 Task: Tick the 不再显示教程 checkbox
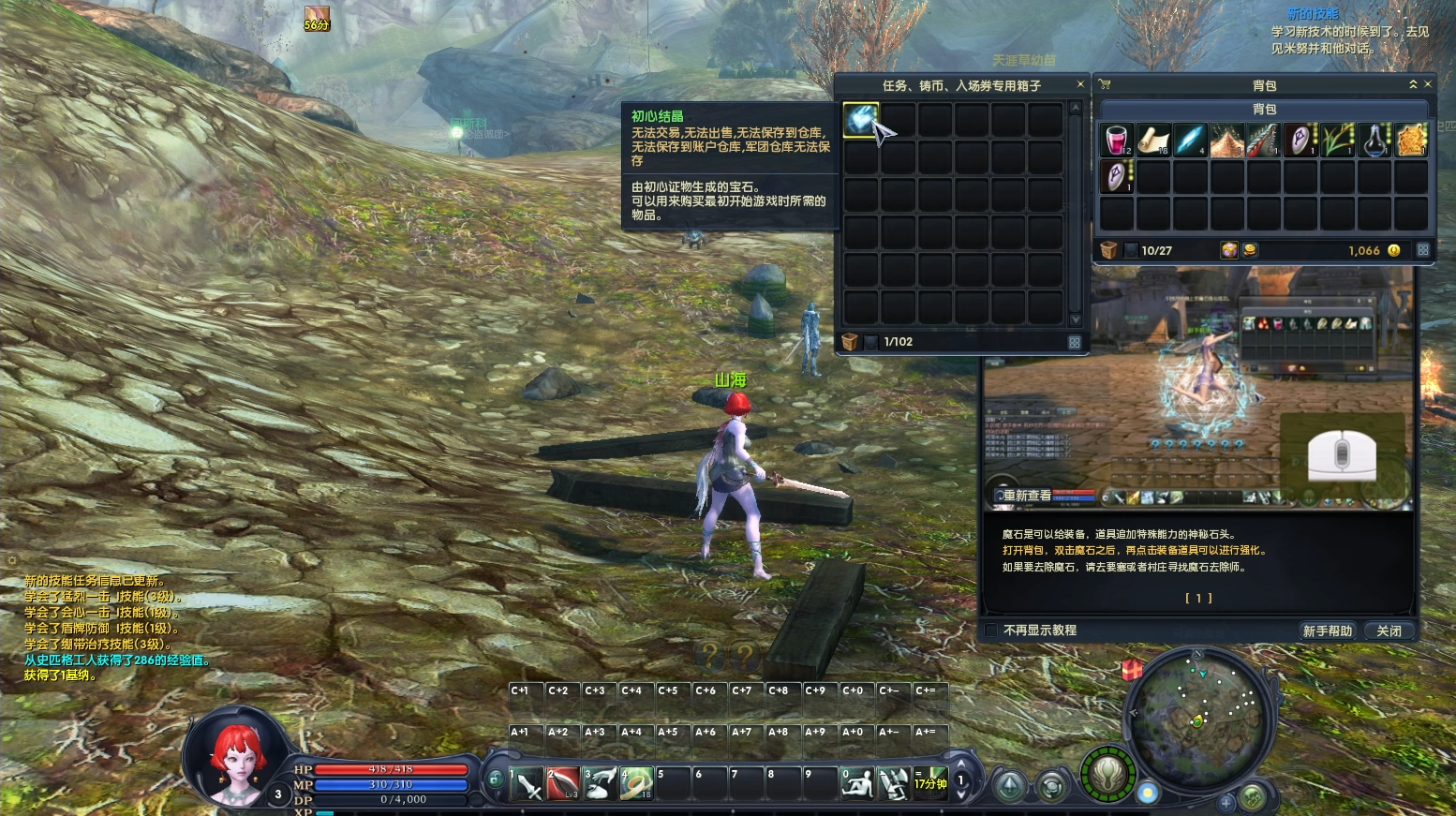coord(991,631)
